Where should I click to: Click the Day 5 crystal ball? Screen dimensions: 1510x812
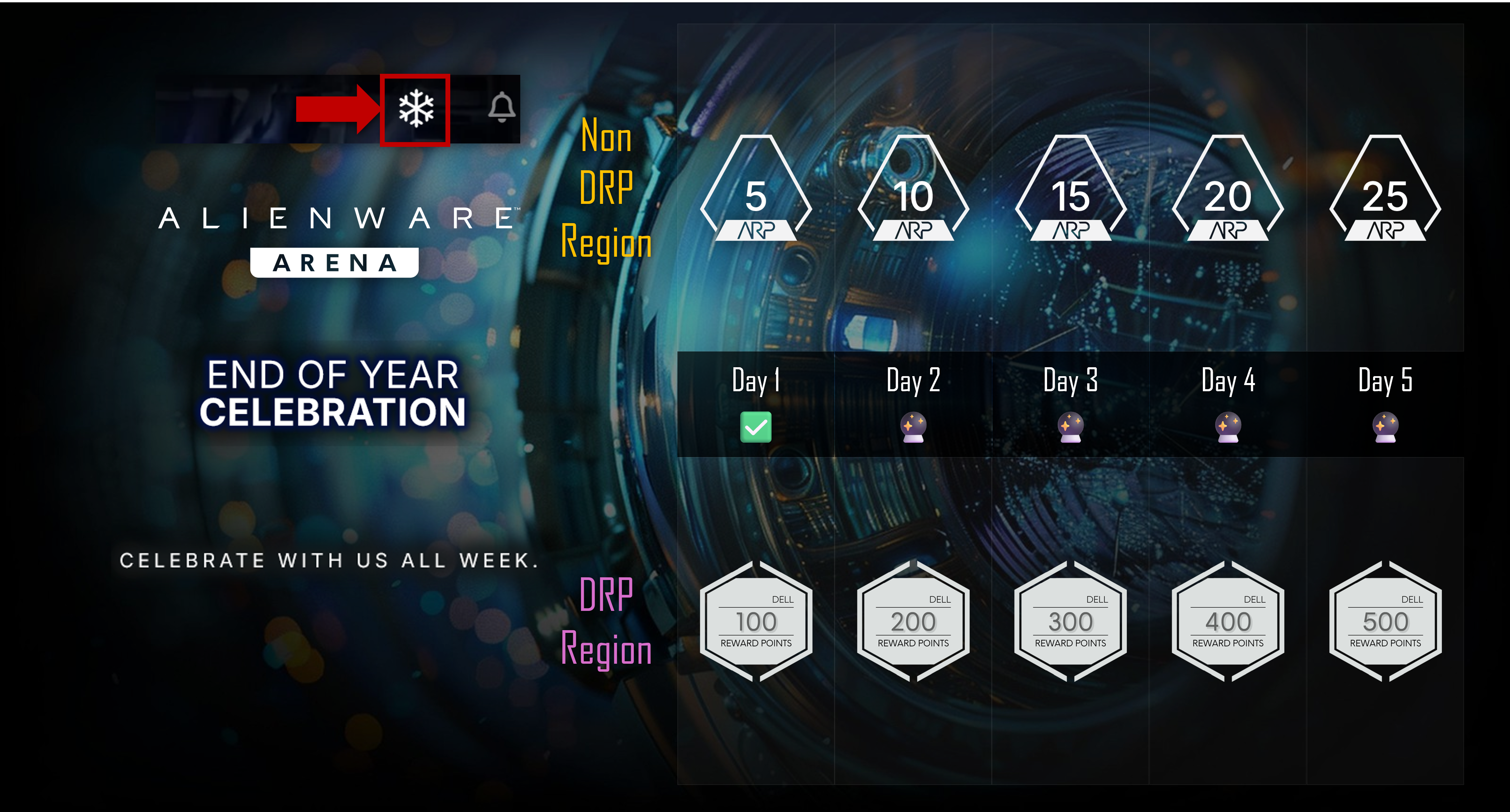point(1385,427)
